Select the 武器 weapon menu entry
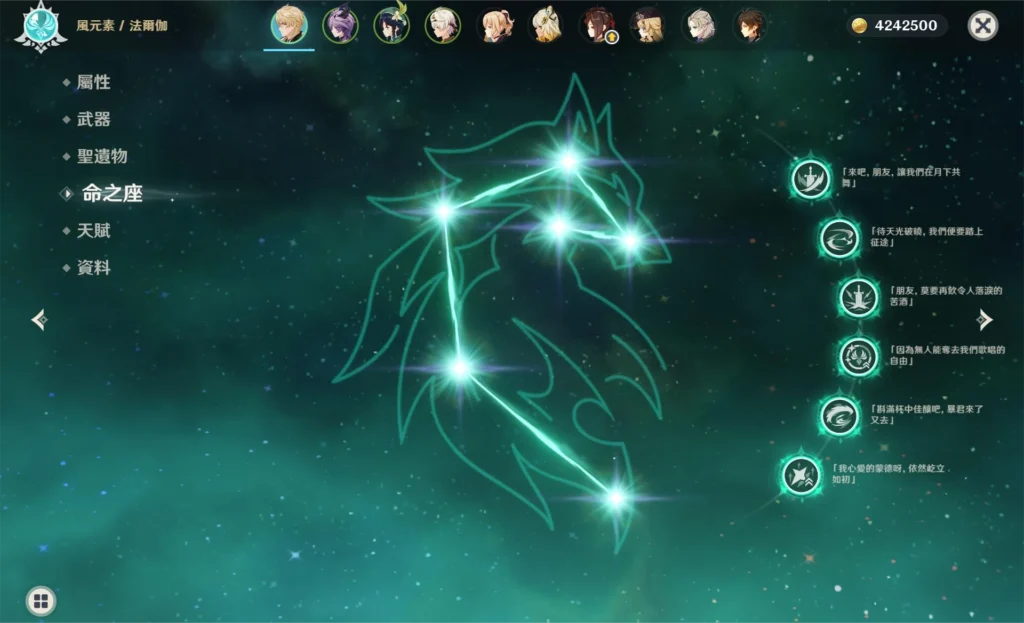The image size is (1024, 623). (93, 119)
